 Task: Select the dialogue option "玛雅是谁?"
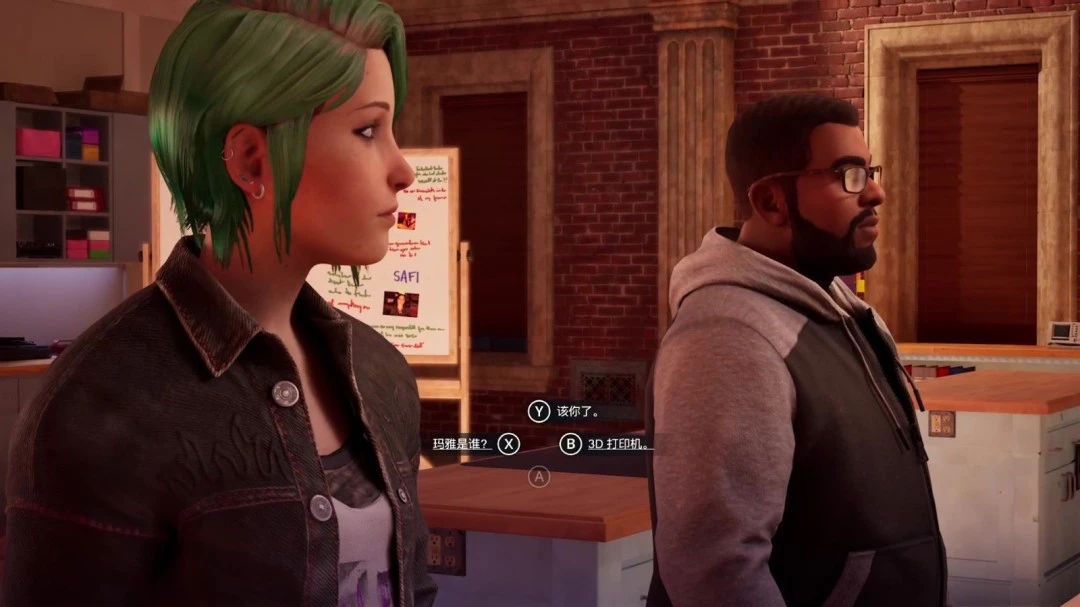coord(462,444)
